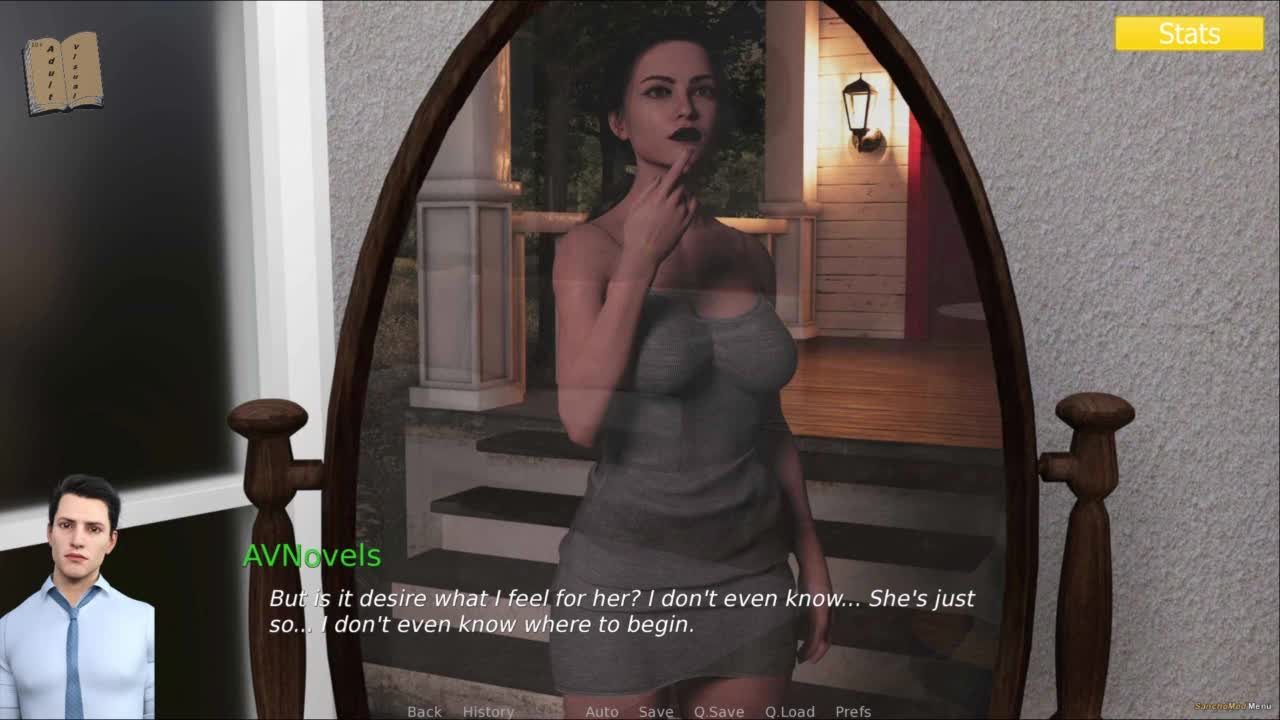The height and width of the screenshot is (720, 1280).
Task: Open the yellow Stats button
Action: click(1189, 34)
